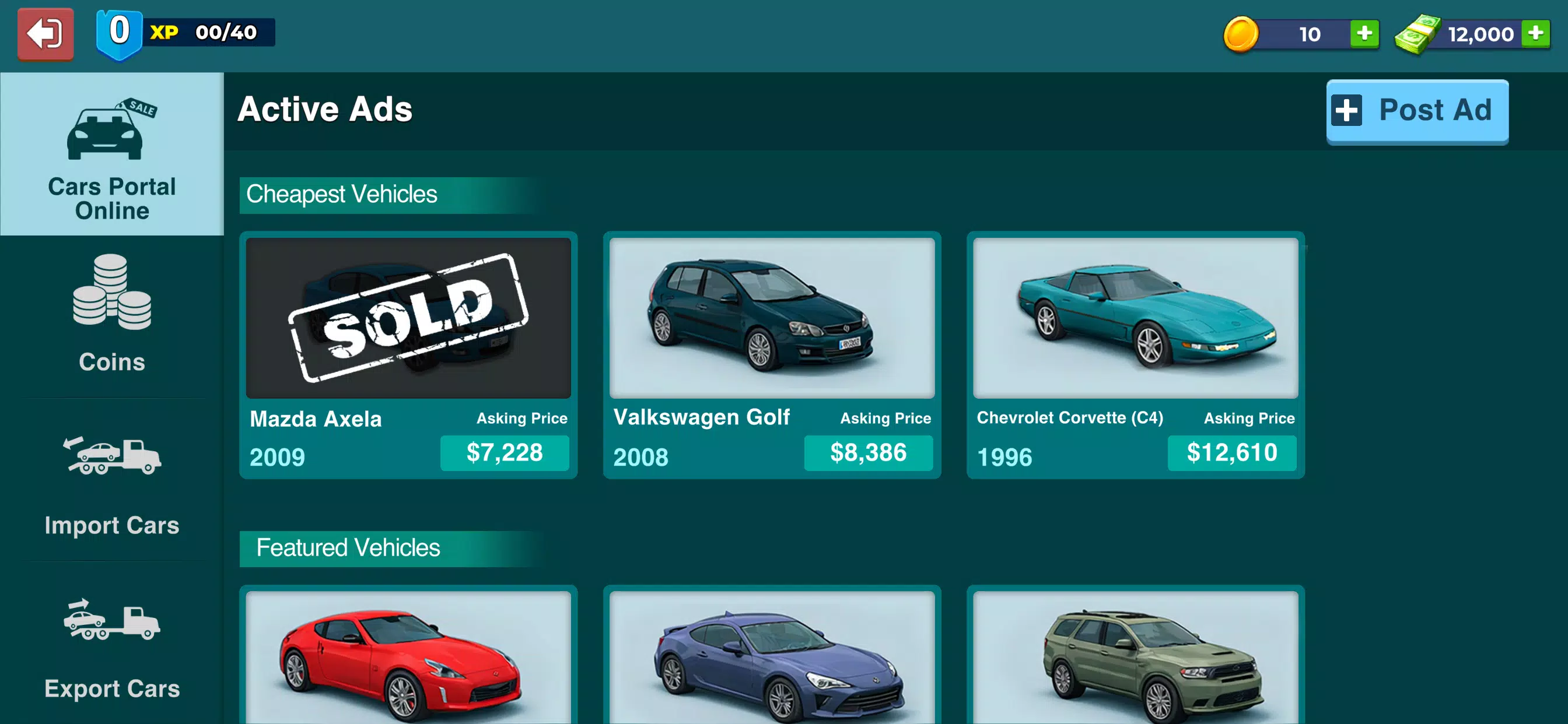Click the back arrow button top left
Image resolution: width=1568 pixels, height=724 pixels.
coord(45,33)
